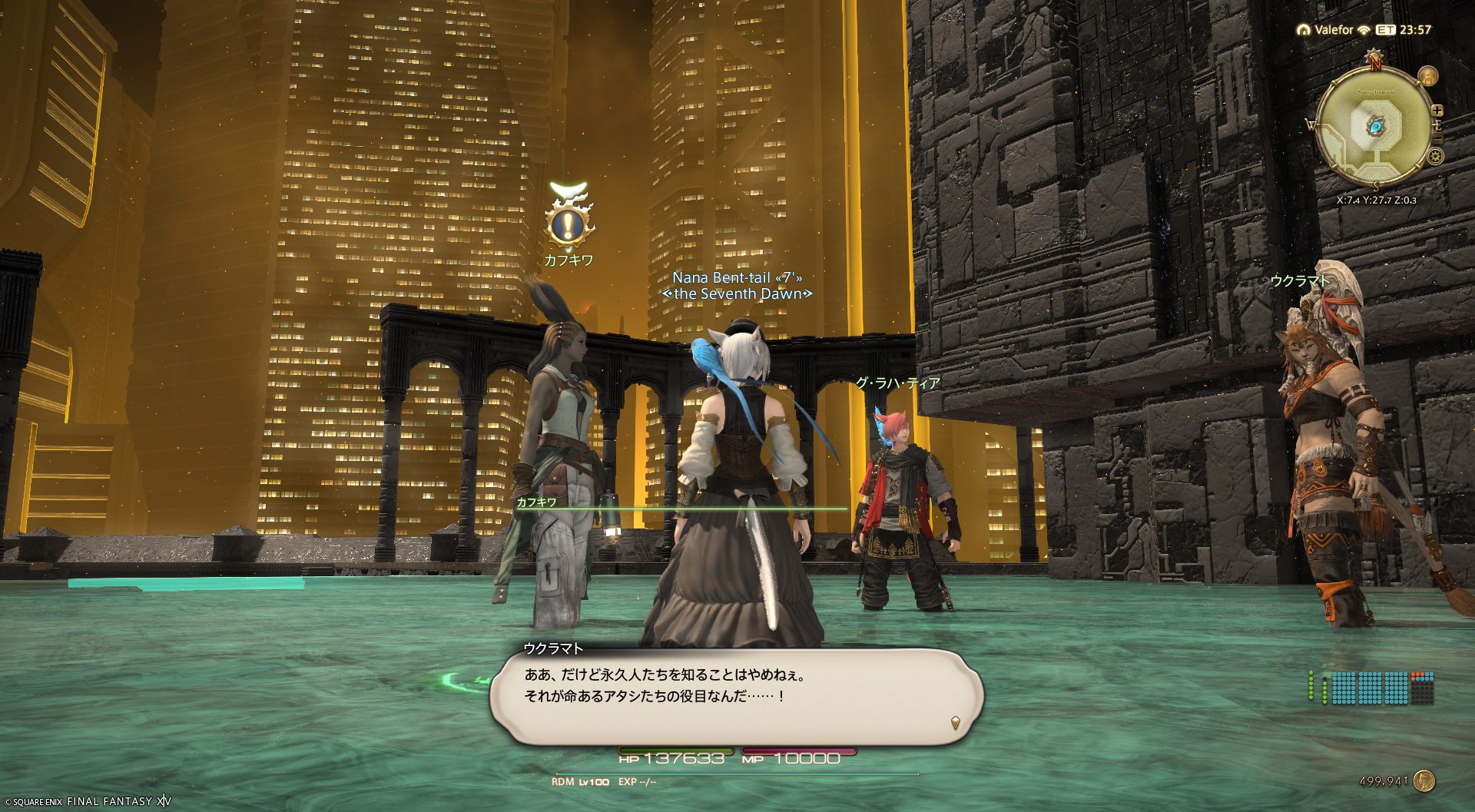Open minimap settings via the gear icon
The height and width of the screenshot is (812, 1475).
[1435, 157]
